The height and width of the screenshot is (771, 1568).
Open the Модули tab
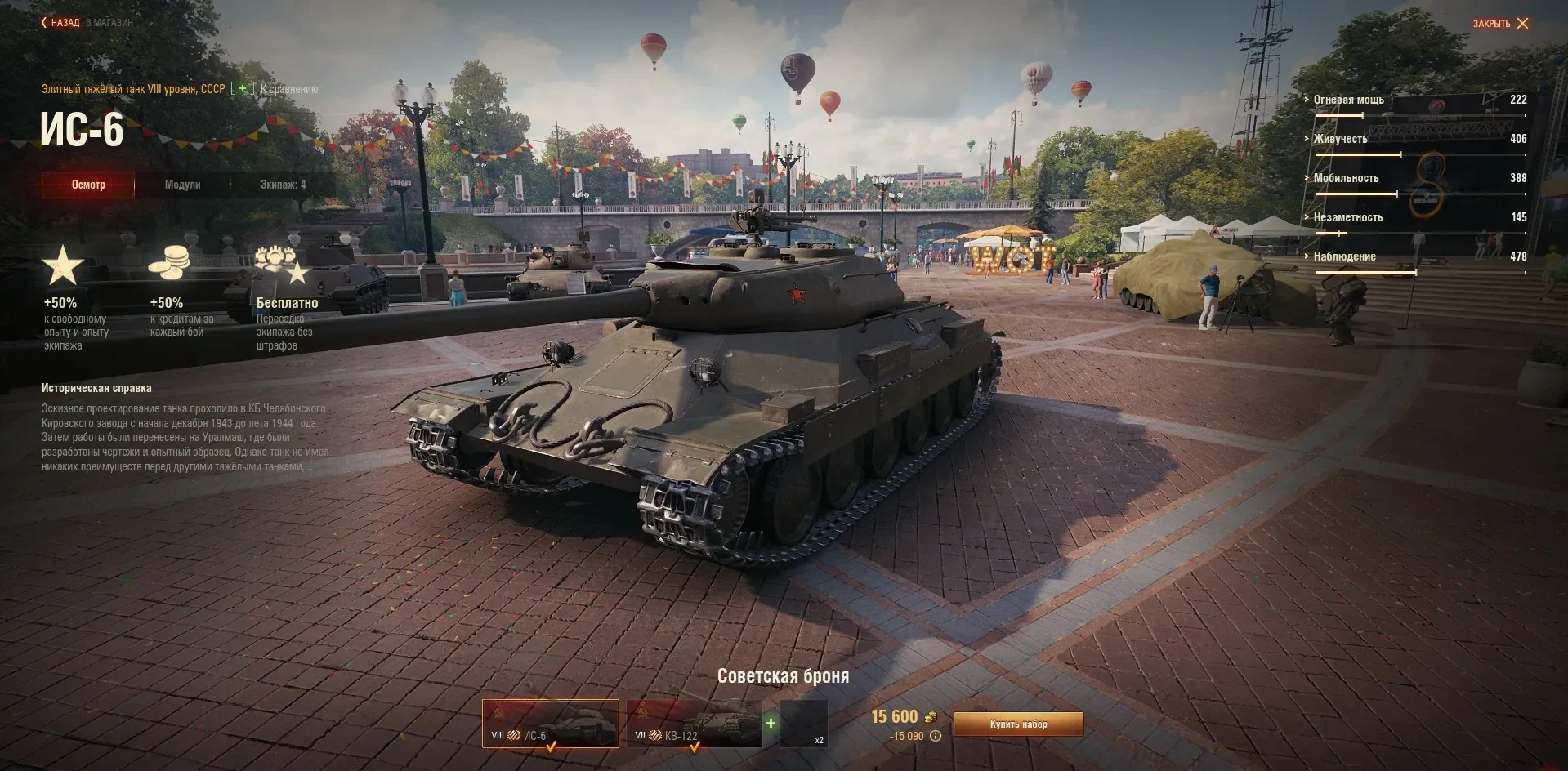click(x=182, y=185)
